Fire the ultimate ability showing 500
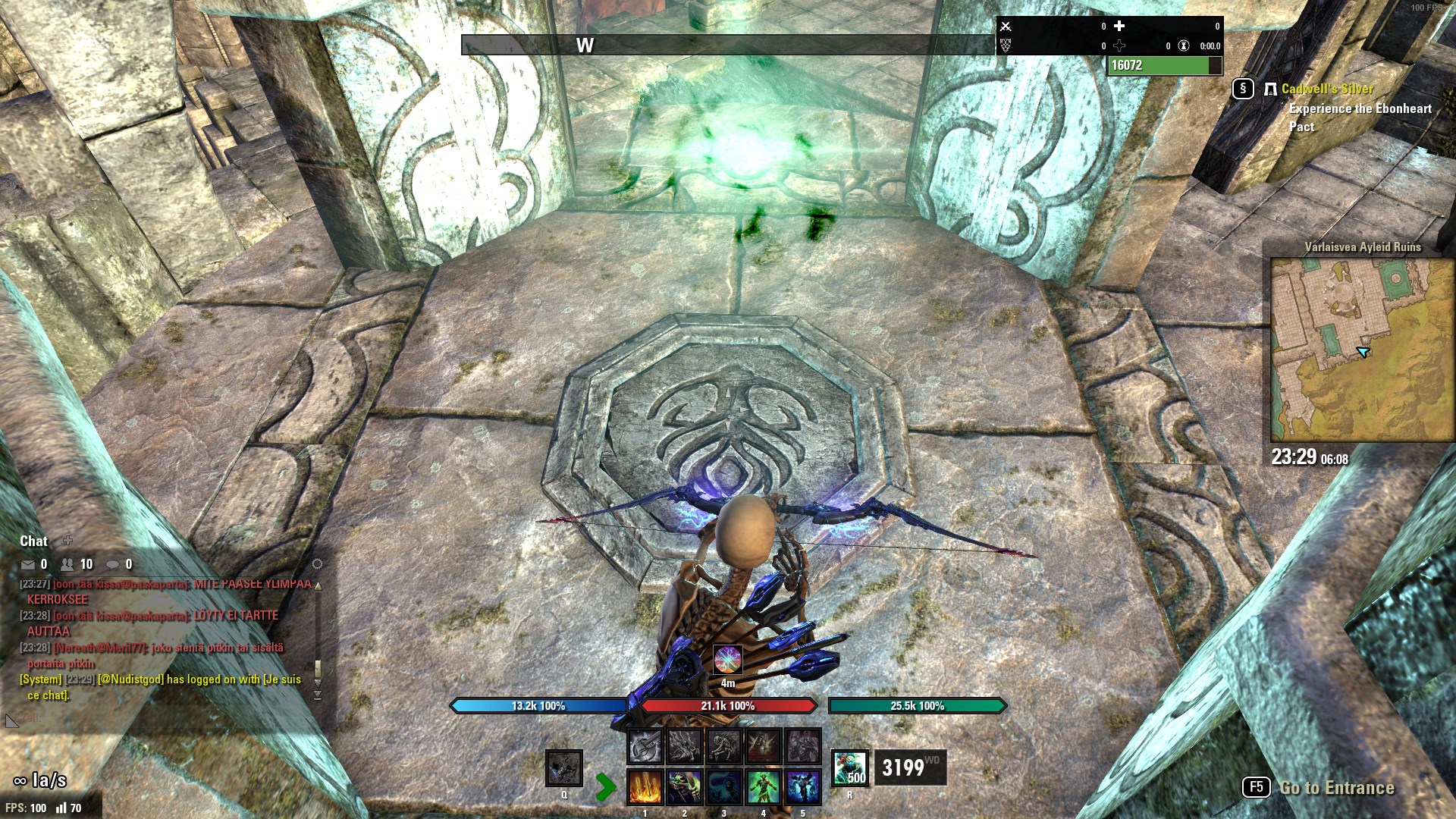Viewport: 1456px width, 819px height. coord(849,767)
